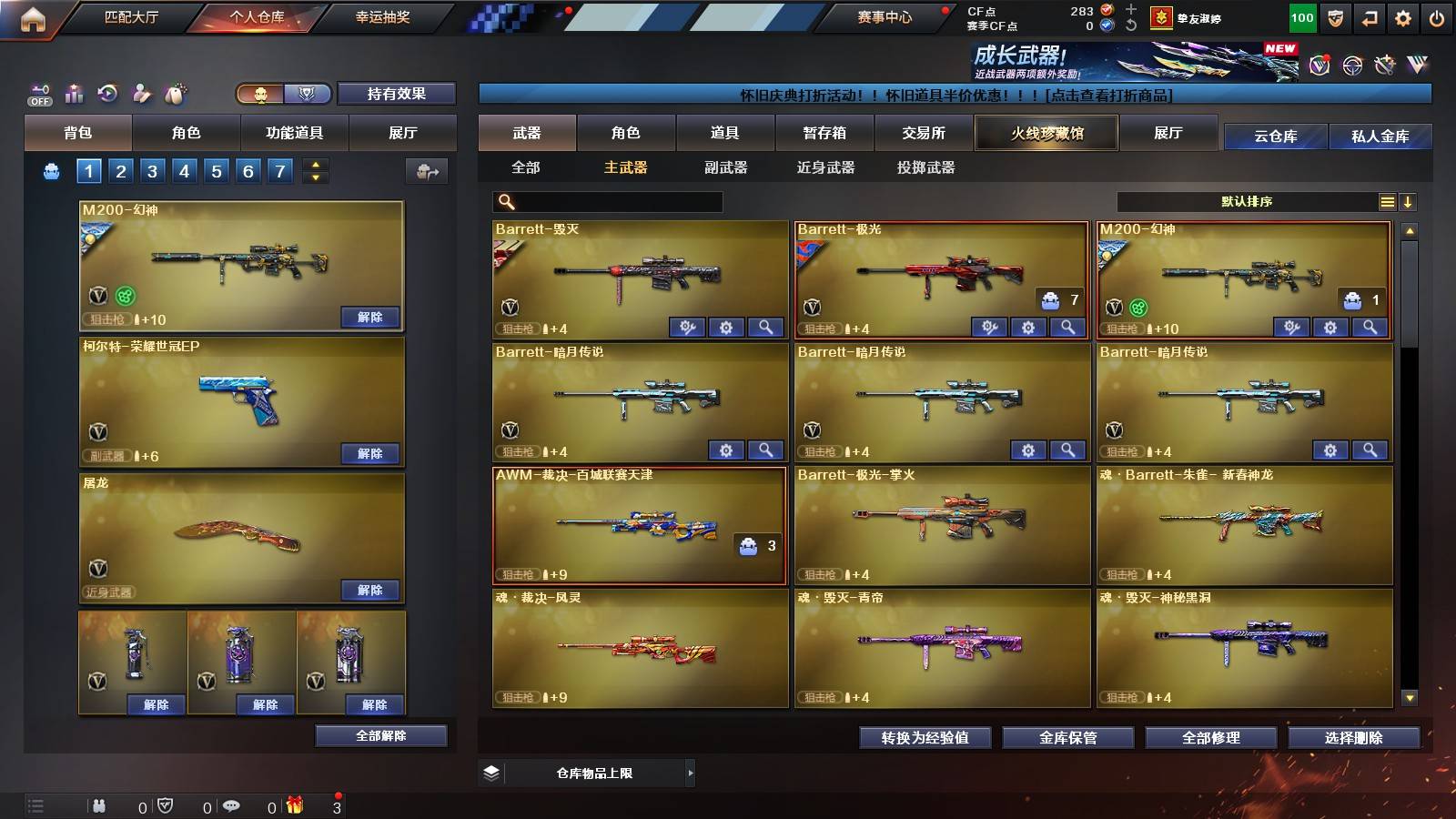The image size is (1456, 819).
Task: Click the character assist icon in top-left toolbar
Action: [141, 94]
